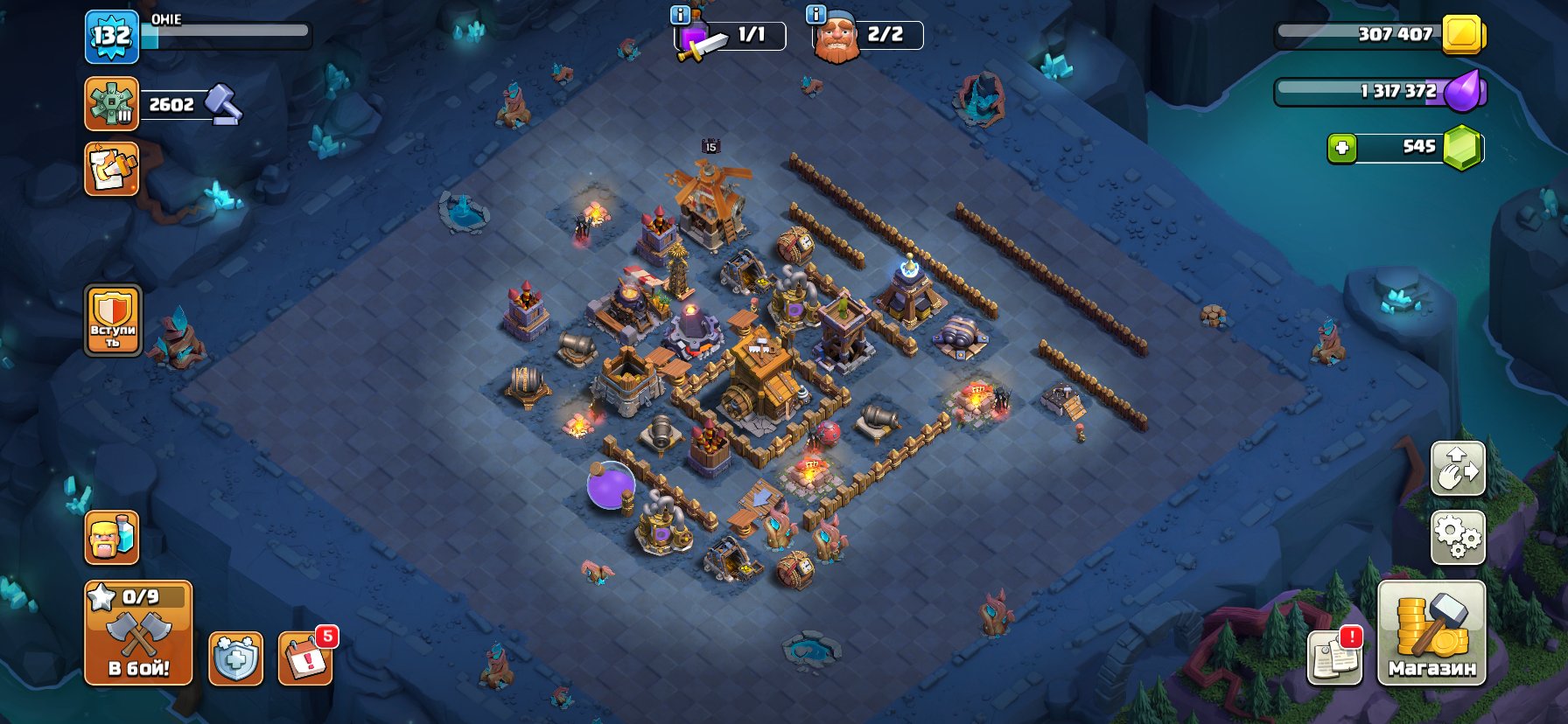This screenshot has height=724, width=1568.
Task: Toggle the blue info icon above the purple potion
Action: point(680,14)
